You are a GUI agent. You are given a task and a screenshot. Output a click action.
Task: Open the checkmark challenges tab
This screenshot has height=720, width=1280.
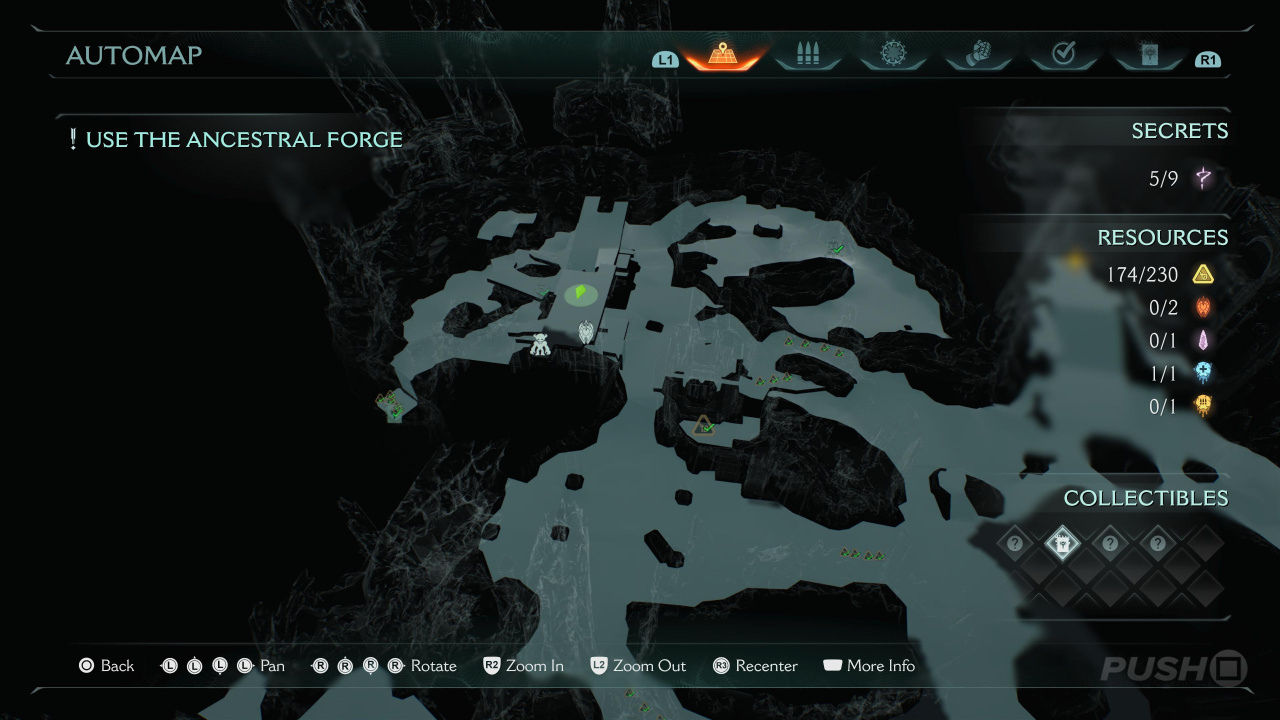tap(1063, 55)
